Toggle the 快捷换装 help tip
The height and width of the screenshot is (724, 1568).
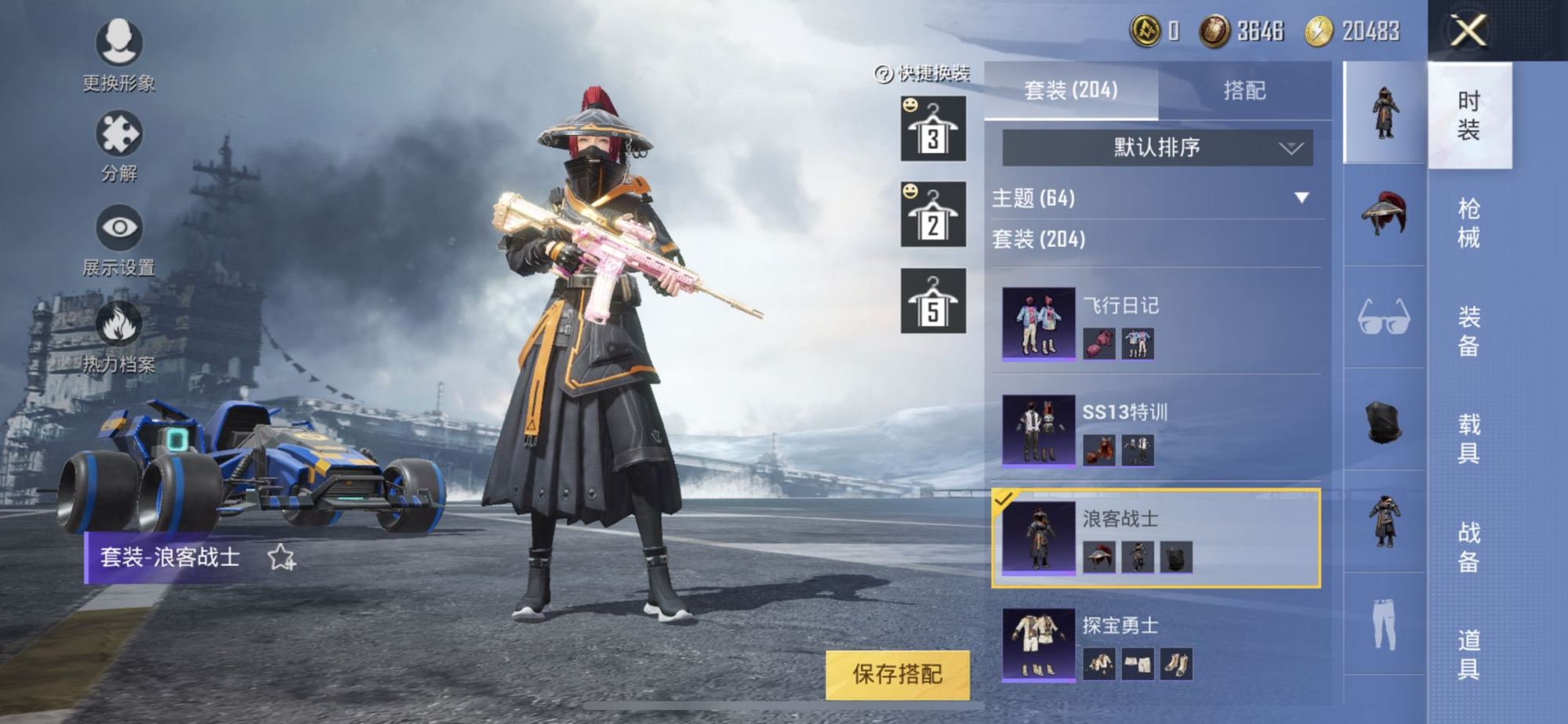coord(884,75)
